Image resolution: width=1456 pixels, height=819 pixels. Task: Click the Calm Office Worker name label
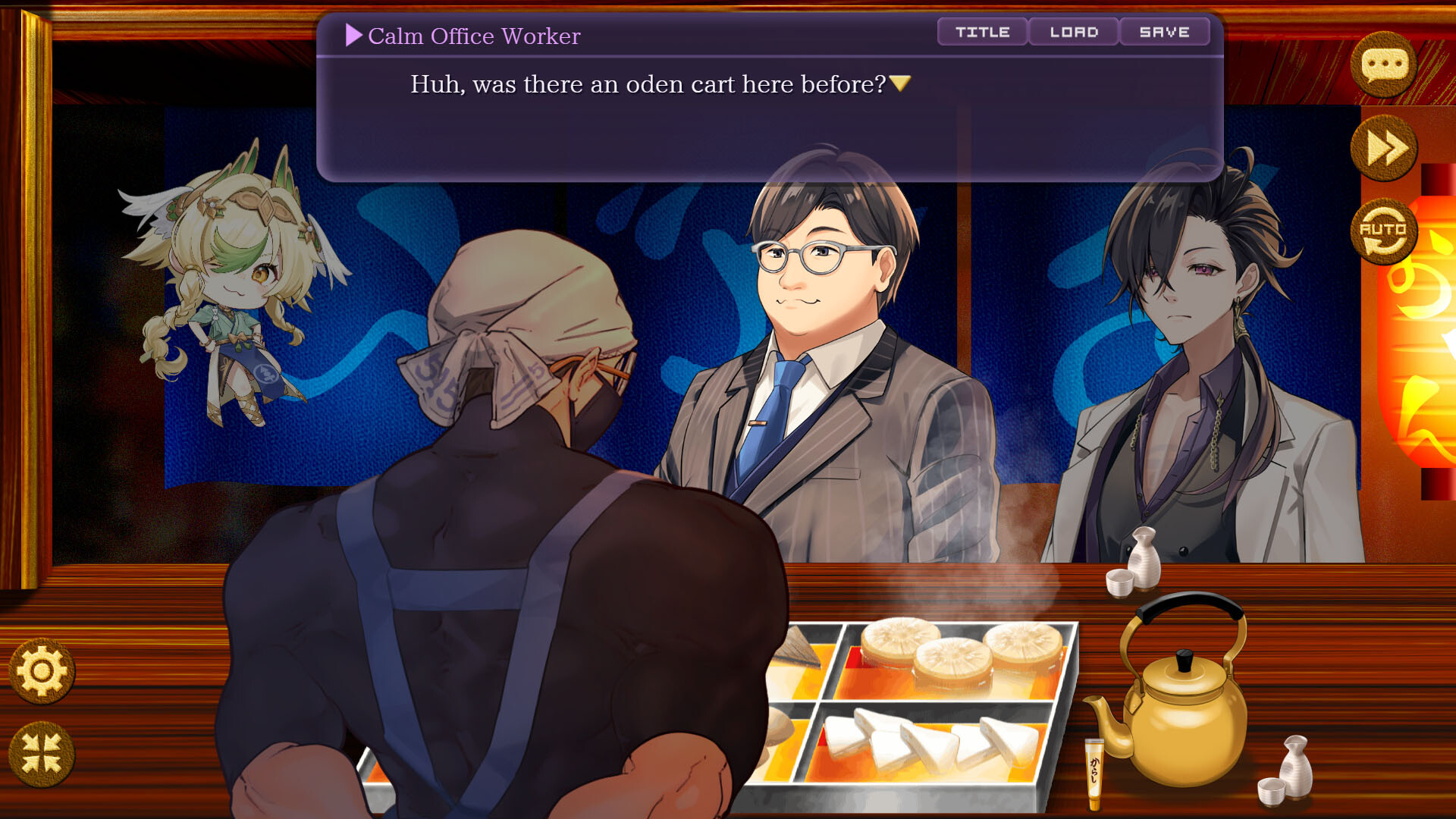coord(474,36)
